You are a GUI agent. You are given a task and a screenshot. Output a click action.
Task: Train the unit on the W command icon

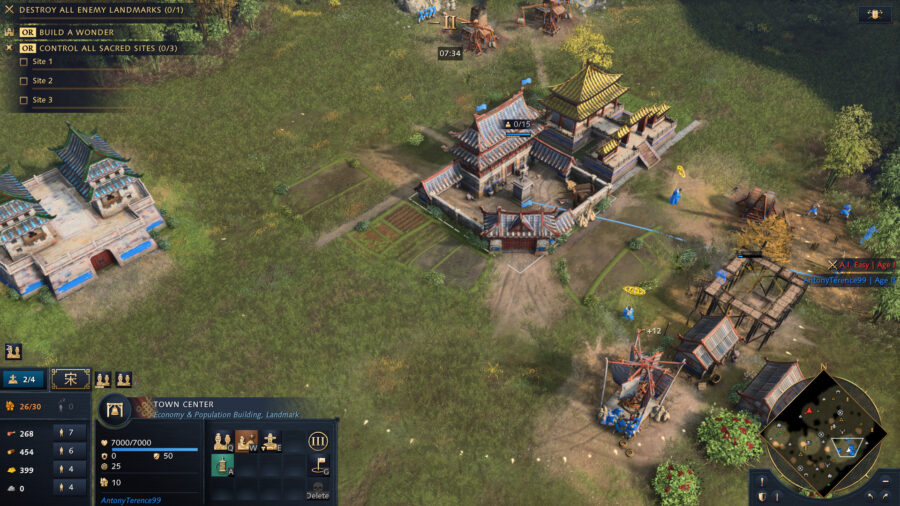[247, 441]
